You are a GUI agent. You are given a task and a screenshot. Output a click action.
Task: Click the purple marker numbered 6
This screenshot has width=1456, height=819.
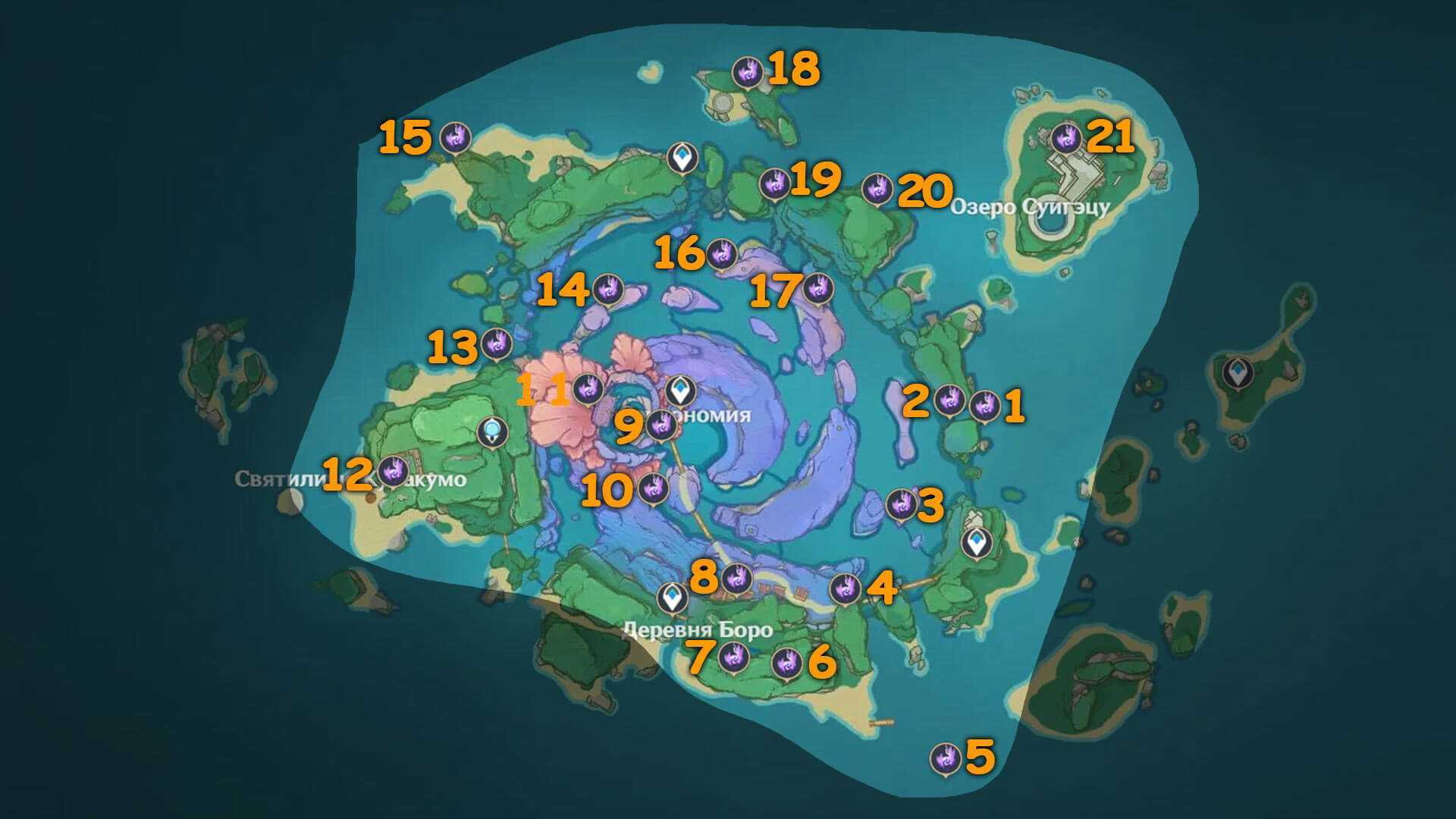(786, 664)
